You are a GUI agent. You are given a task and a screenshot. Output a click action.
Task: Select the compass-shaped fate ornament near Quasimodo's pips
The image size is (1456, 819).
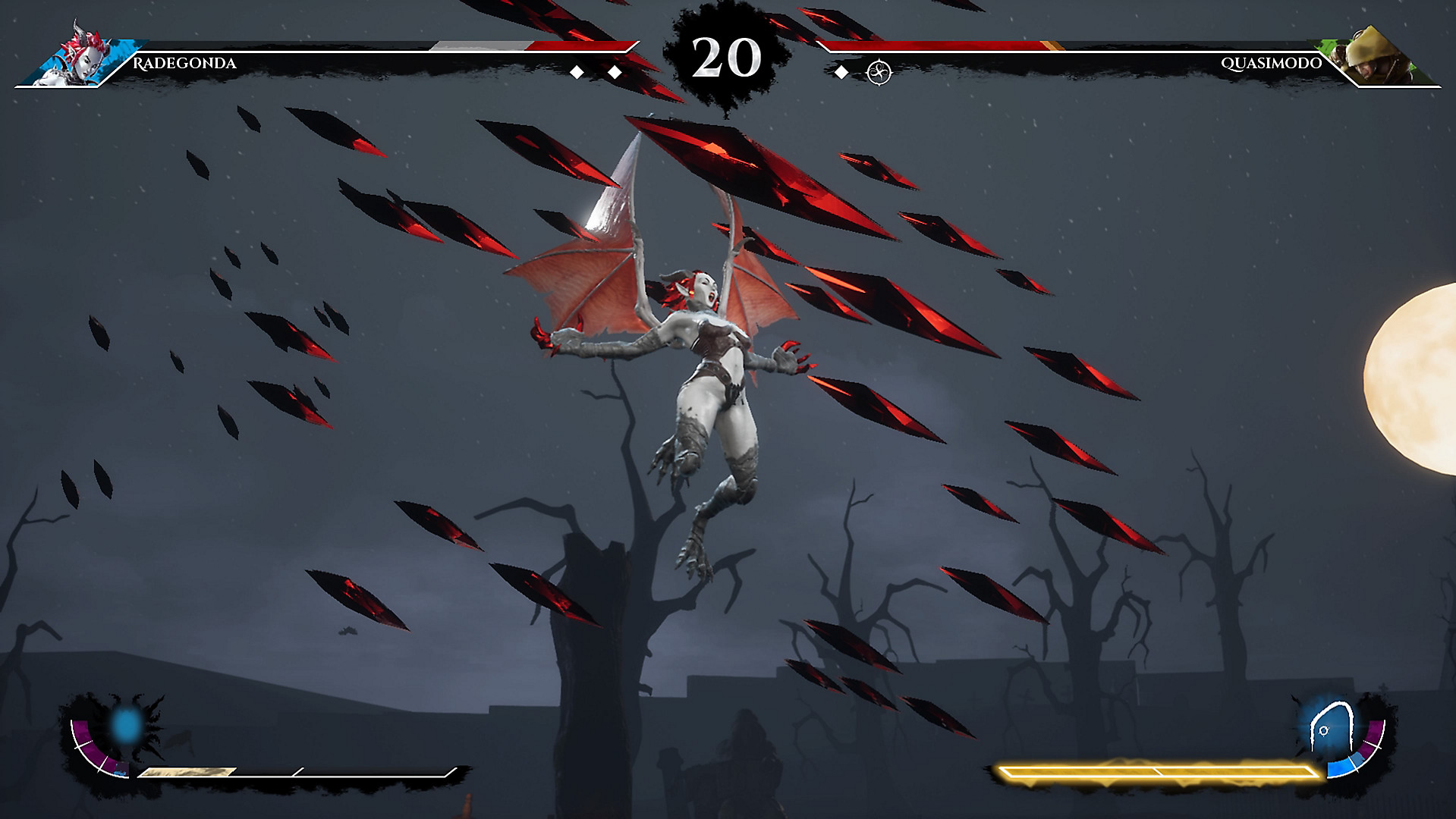point(878,73)
